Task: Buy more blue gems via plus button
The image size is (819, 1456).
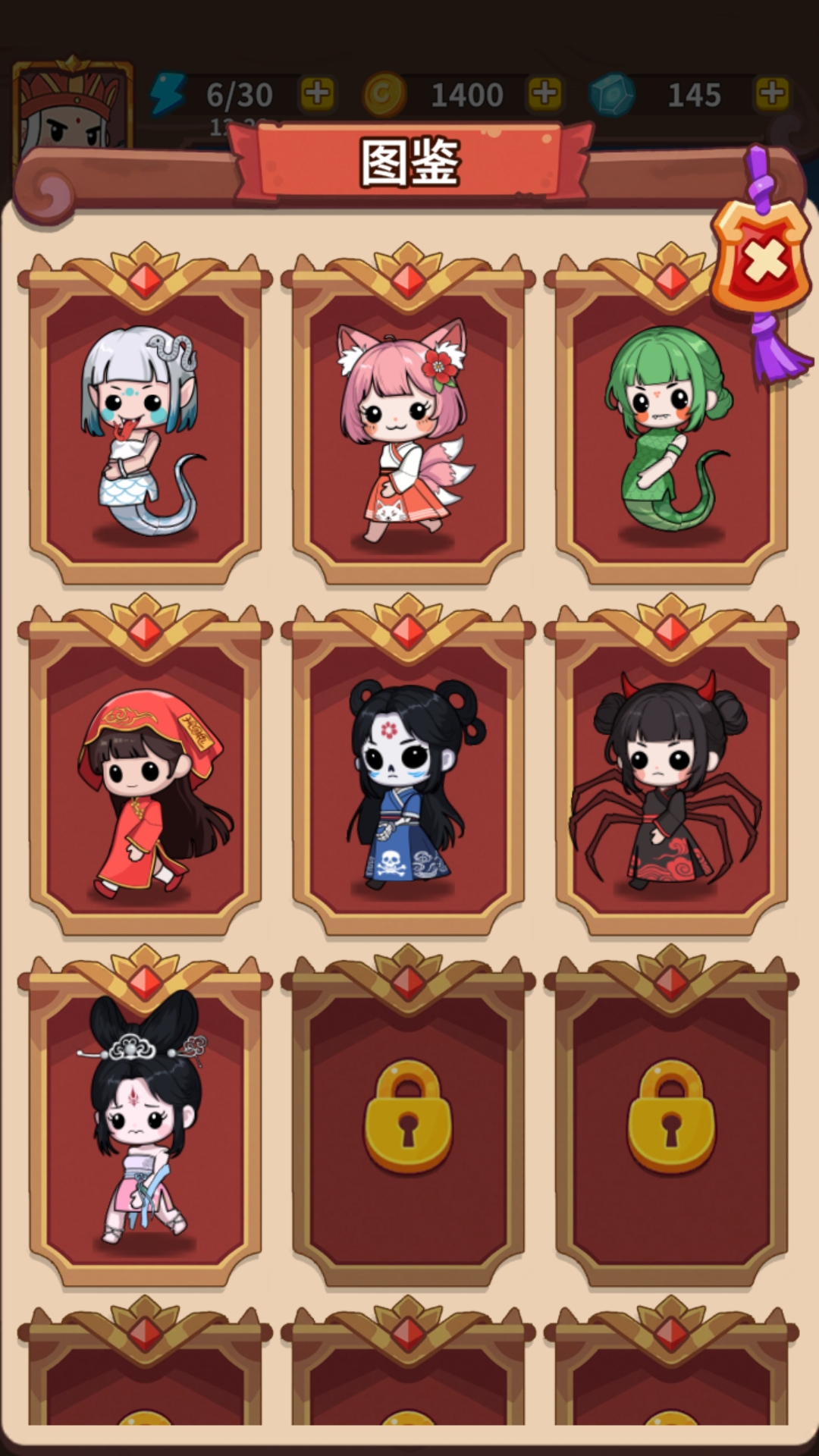Action: [772, 94]
